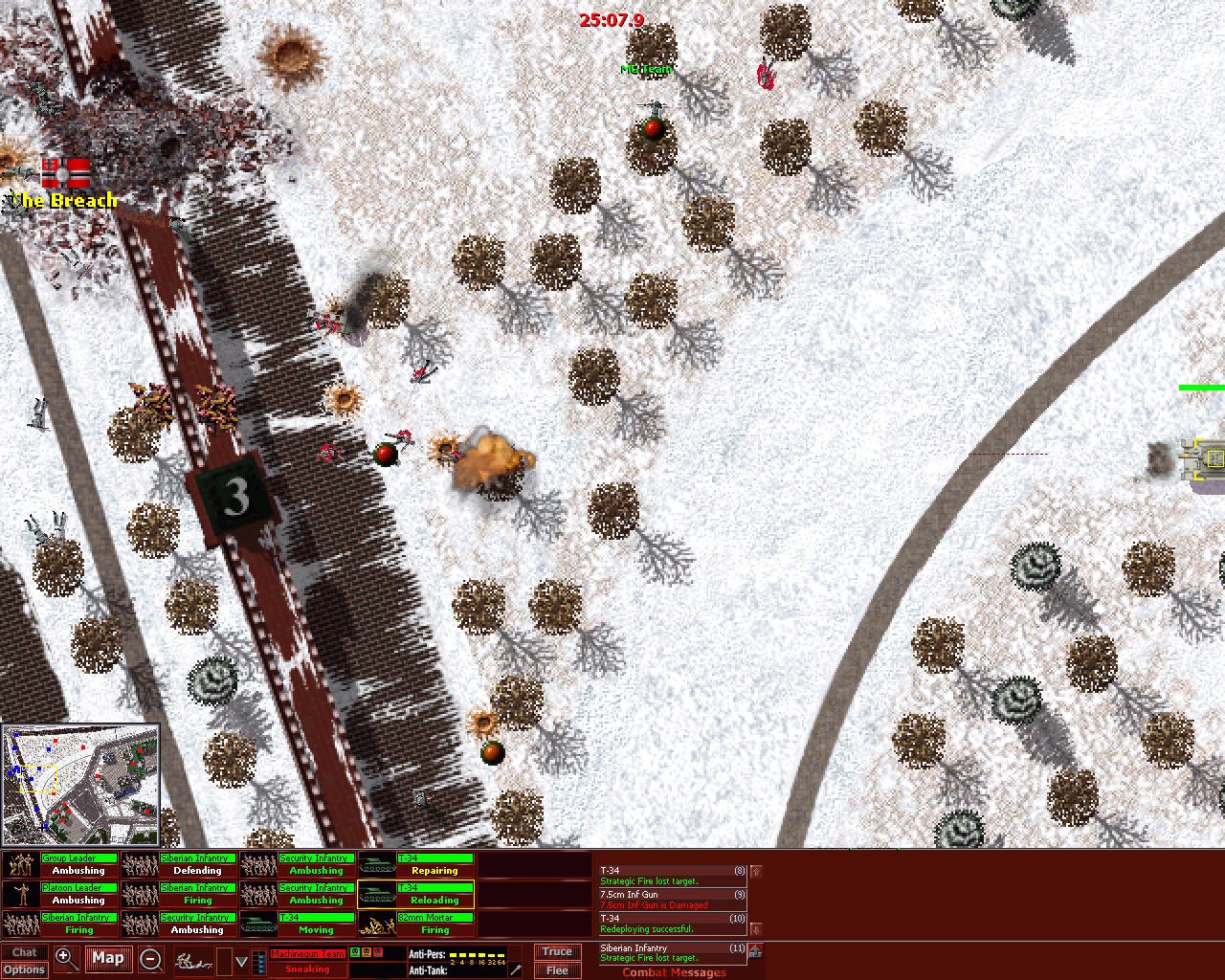Open the Options menu

(24, 969)
